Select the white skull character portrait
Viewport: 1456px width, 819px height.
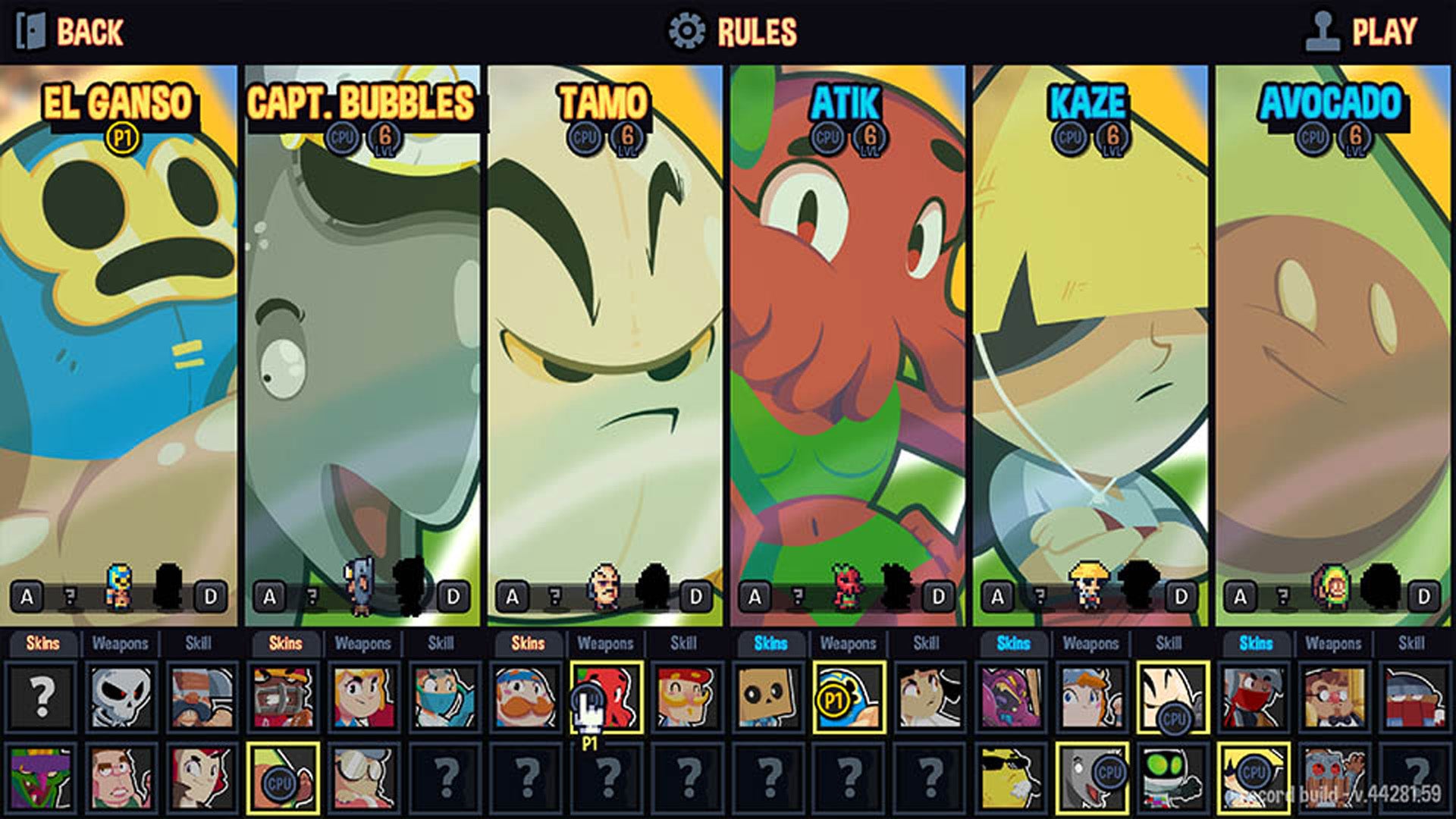[x=121, y=696]
